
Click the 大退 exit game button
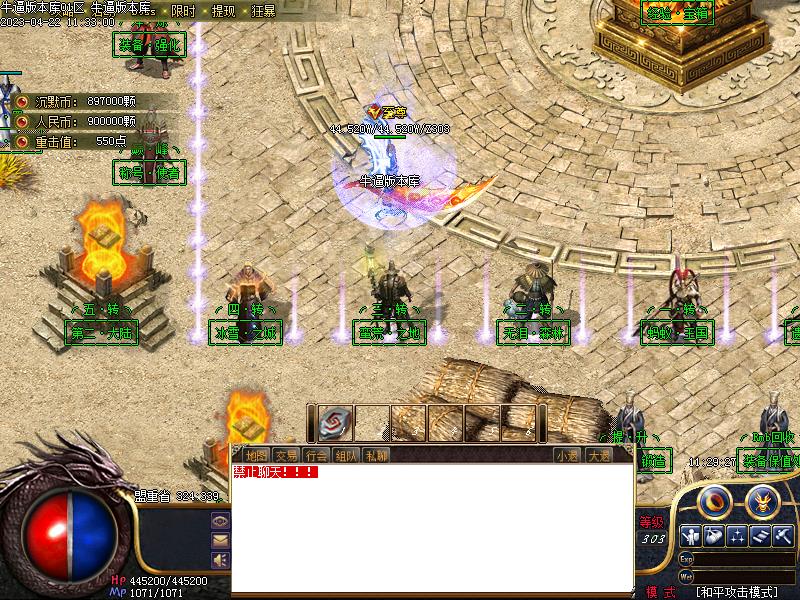pyautogui.click(x=598, y=456)
